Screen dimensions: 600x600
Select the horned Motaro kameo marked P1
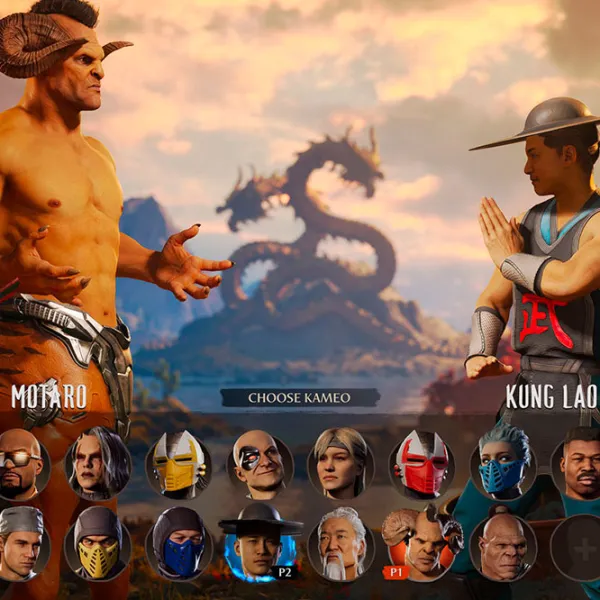pyautogui.click(x=422, y=545)
